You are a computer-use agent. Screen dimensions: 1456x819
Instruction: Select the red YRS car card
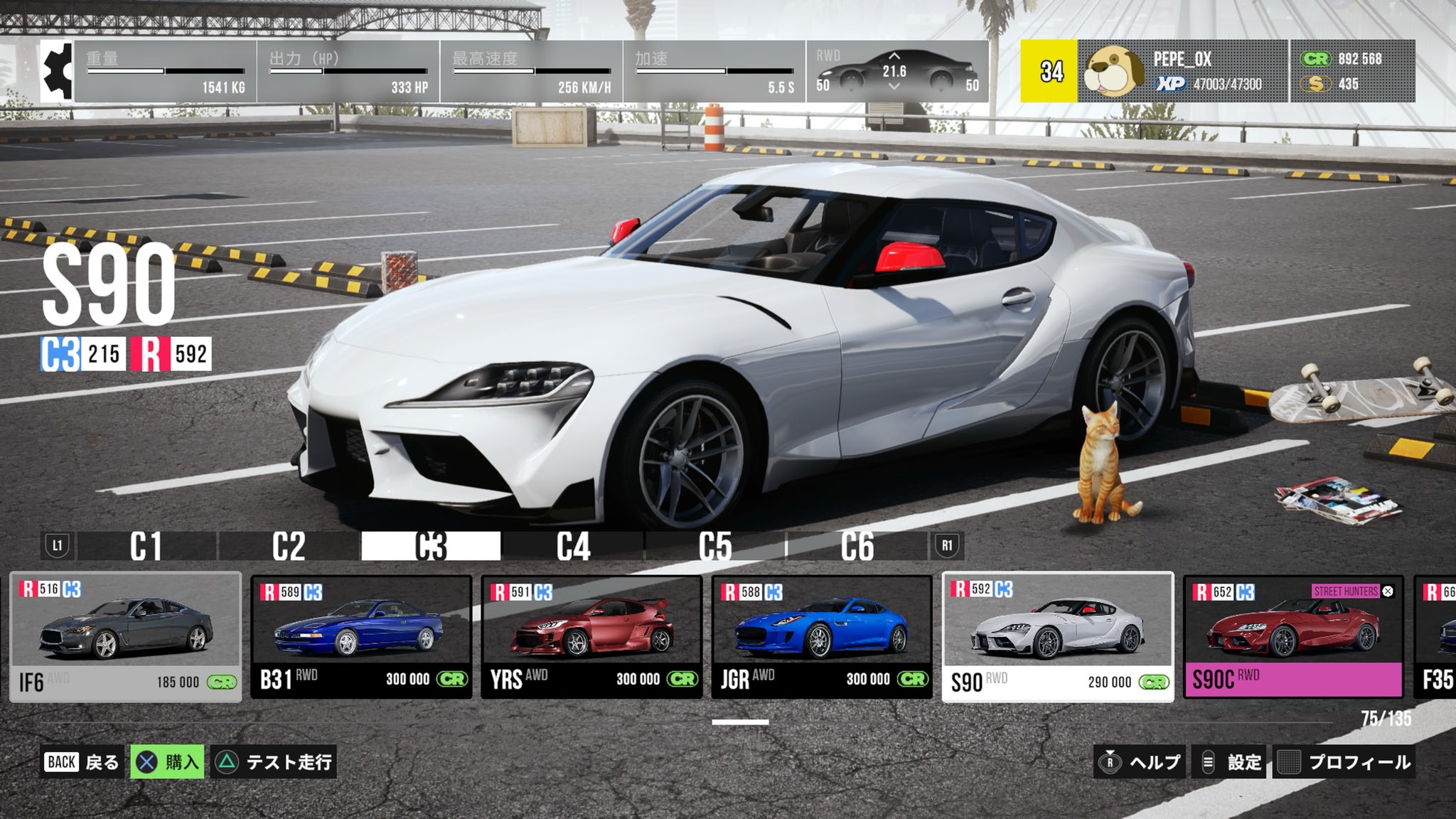tap(591, 637)
